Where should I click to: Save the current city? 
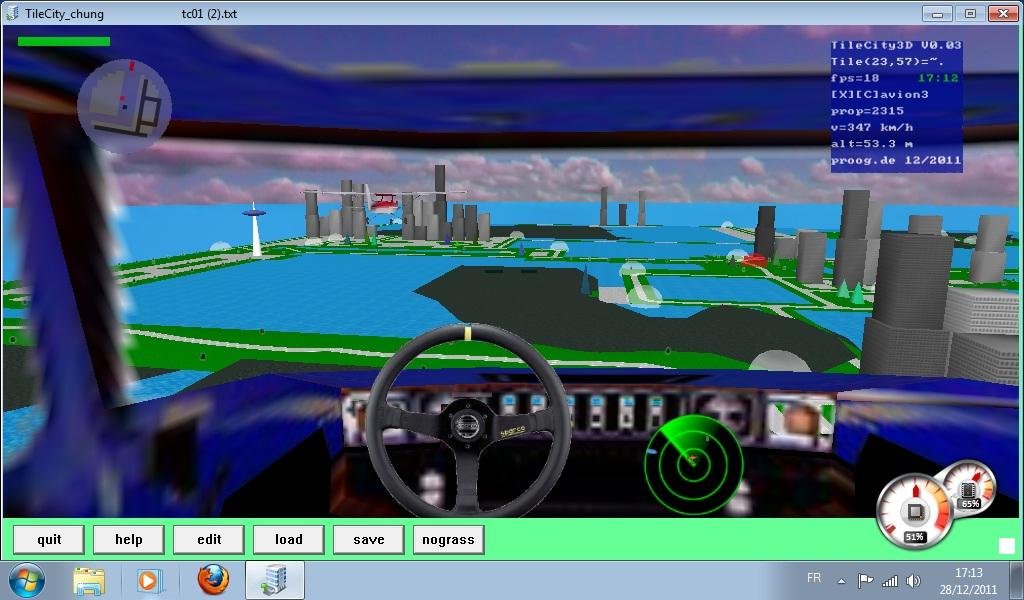click(369, 540)
